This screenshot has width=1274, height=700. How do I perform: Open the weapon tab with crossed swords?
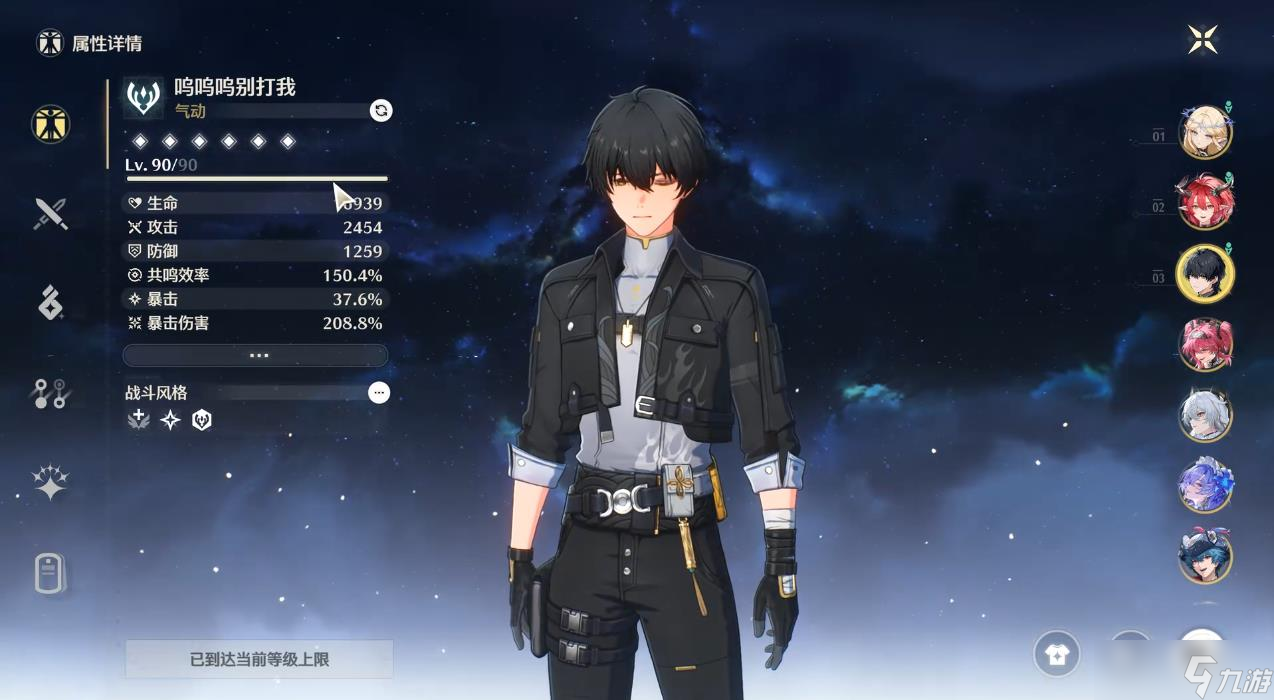click(50, 214)
